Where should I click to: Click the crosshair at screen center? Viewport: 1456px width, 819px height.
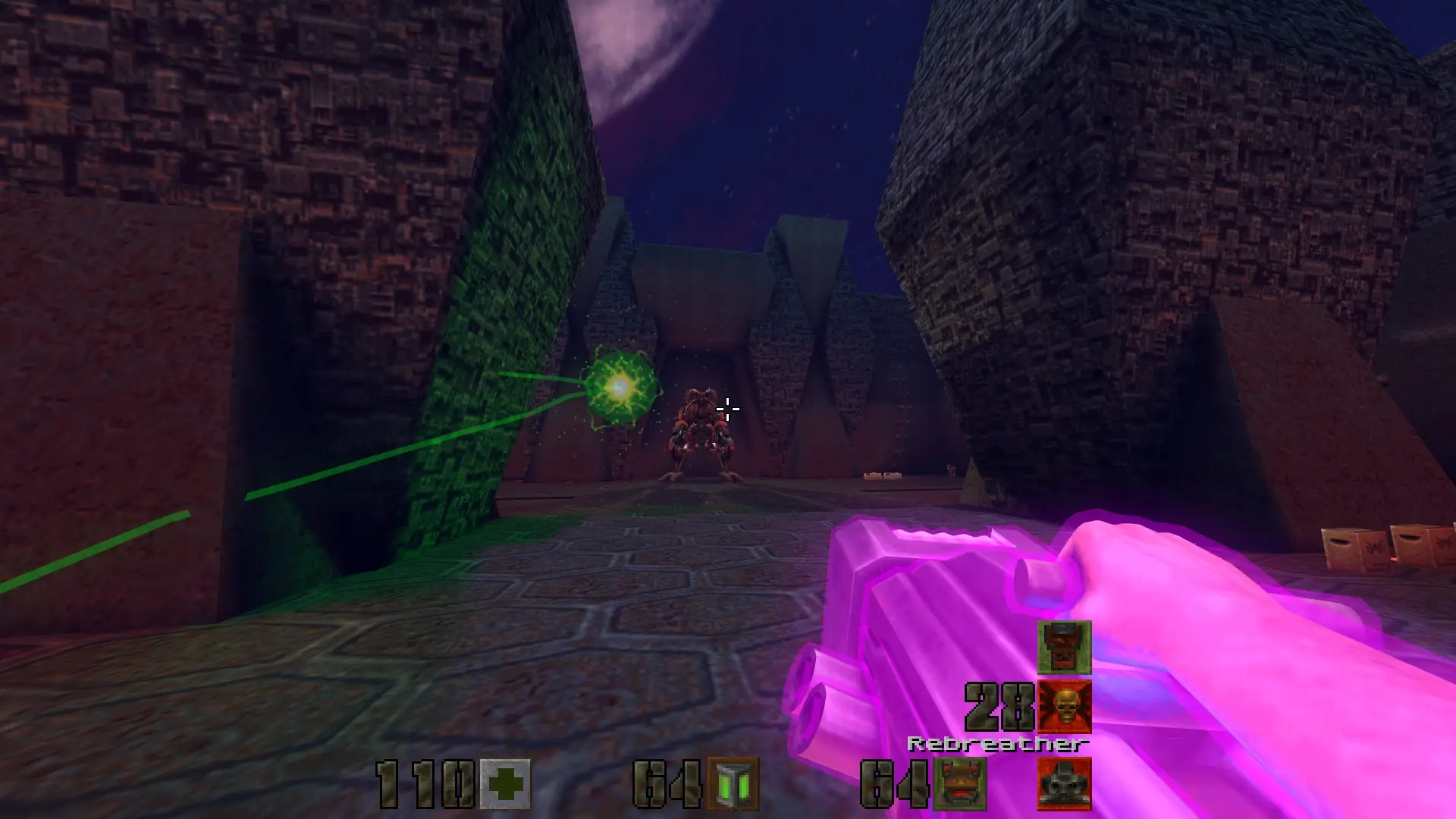pos(728,409)
